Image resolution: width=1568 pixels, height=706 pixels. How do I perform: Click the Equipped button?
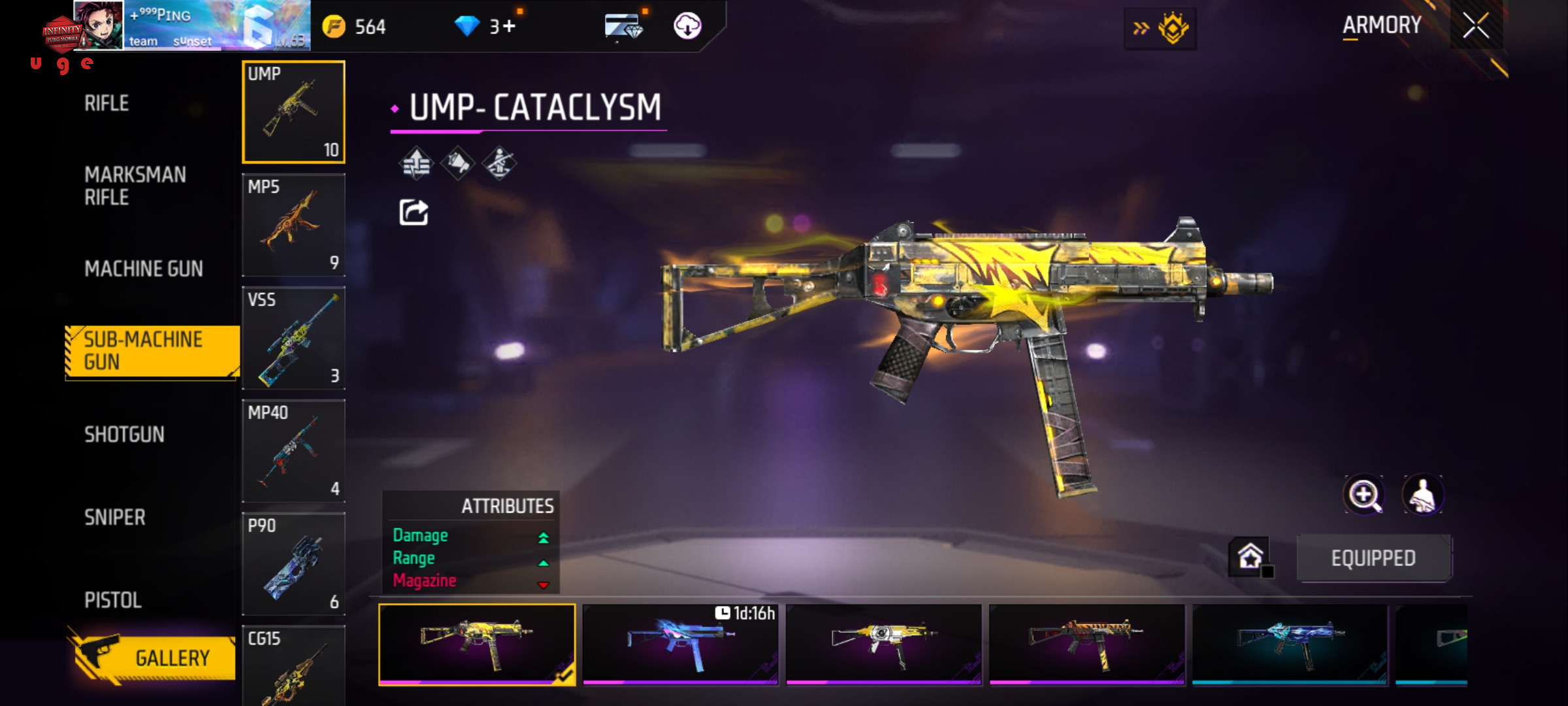click(1373, 558)
